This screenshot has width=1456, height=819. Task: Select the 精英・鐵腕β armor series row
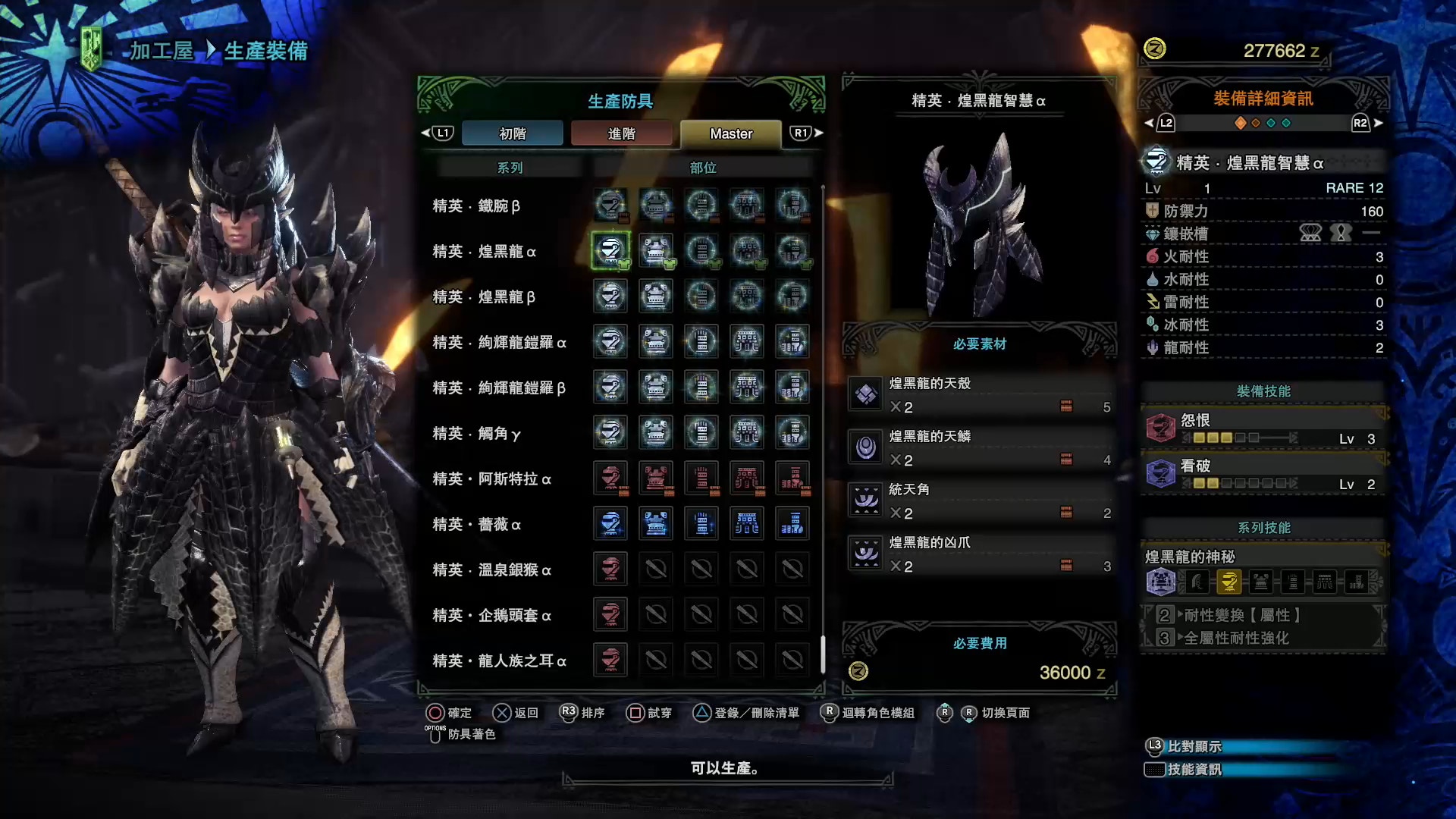click(476, 206)
